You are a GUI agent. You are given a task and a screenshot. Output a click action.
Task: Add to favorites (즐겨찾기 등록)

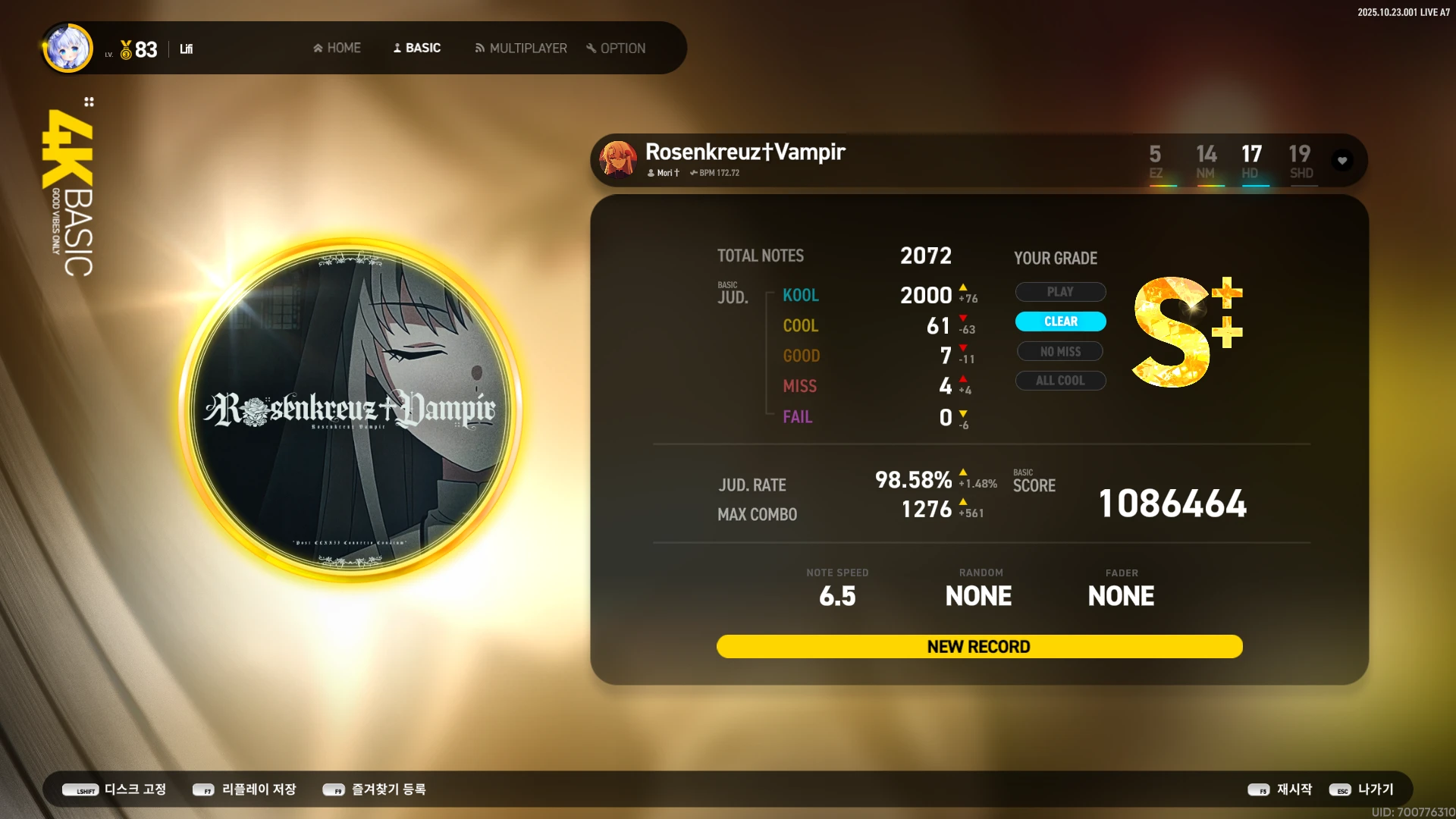(375, 789)
